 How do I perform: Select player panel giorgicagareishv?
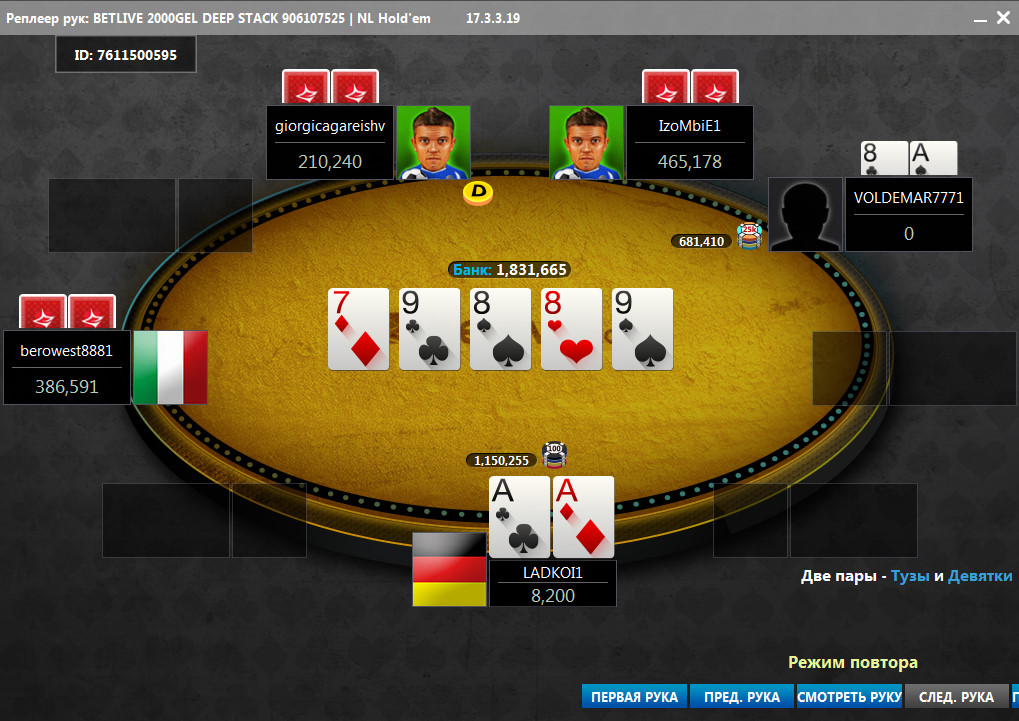[x=331, y=143]
